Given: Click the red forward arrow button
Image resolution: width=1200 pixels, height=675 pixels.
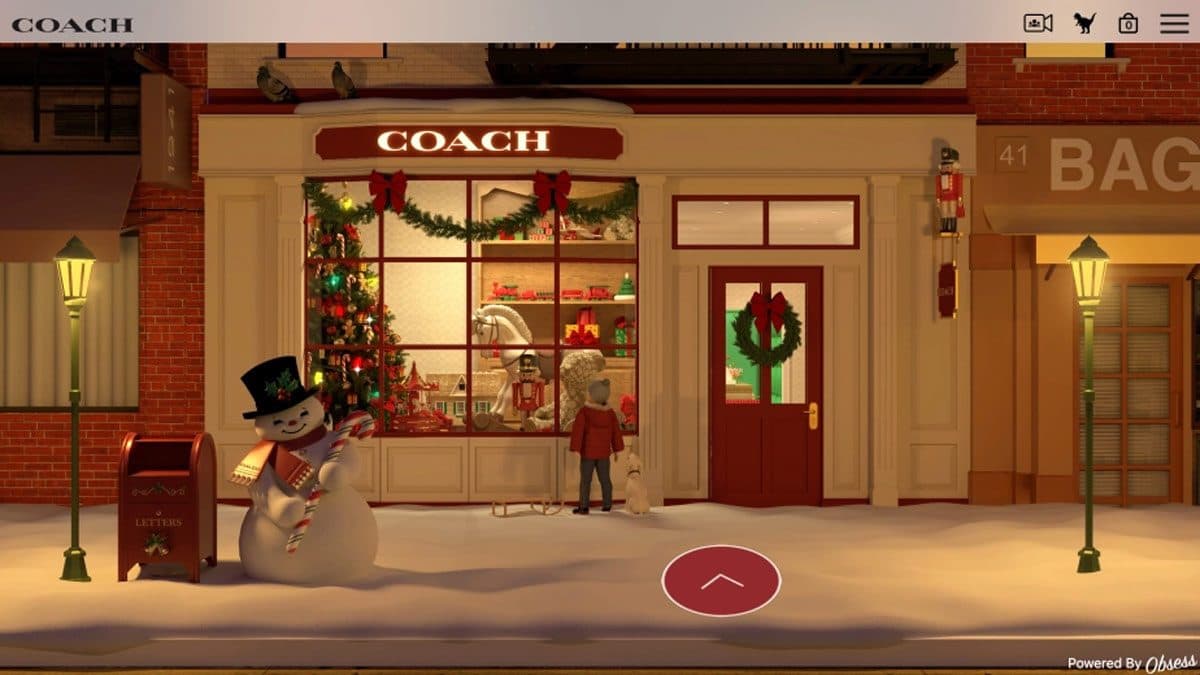Looking at the screenshot, I should (x=721, y=581).
